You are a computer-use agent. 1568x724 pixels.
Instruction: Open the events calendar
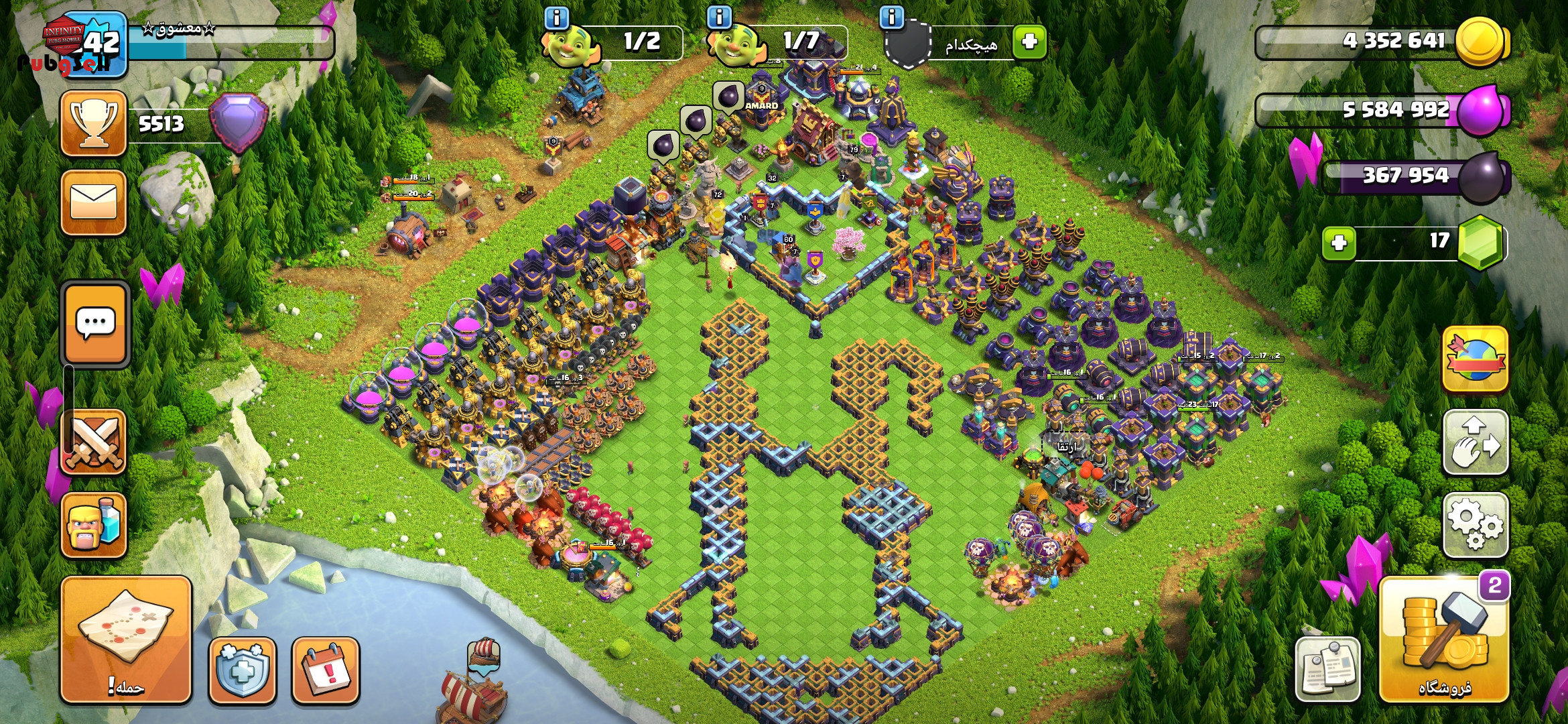326,670
